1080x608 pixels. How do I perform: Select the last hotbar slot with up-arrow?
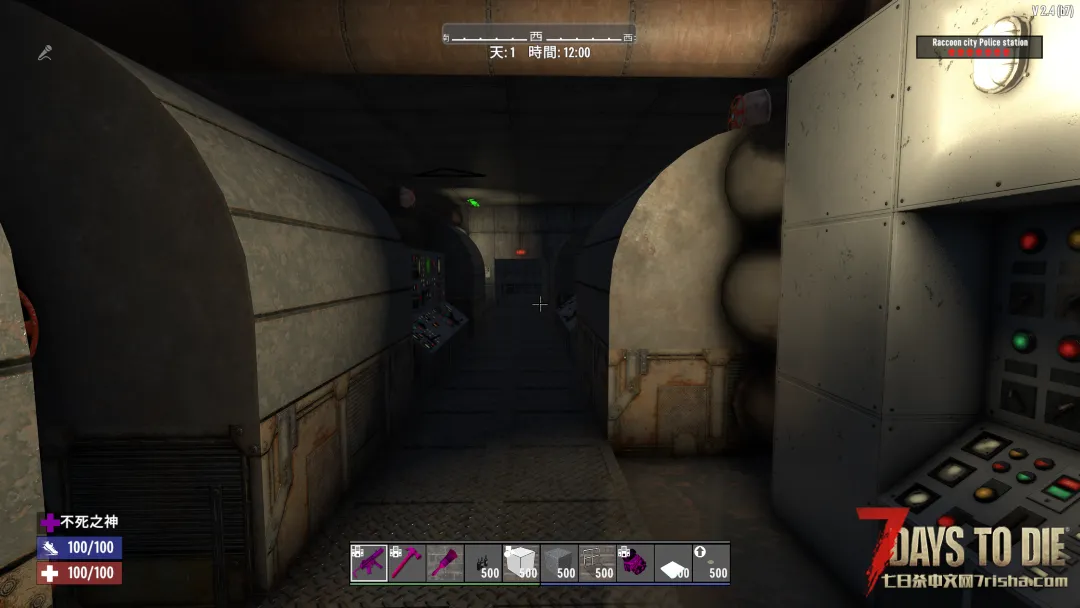click(x=711, y=563)
